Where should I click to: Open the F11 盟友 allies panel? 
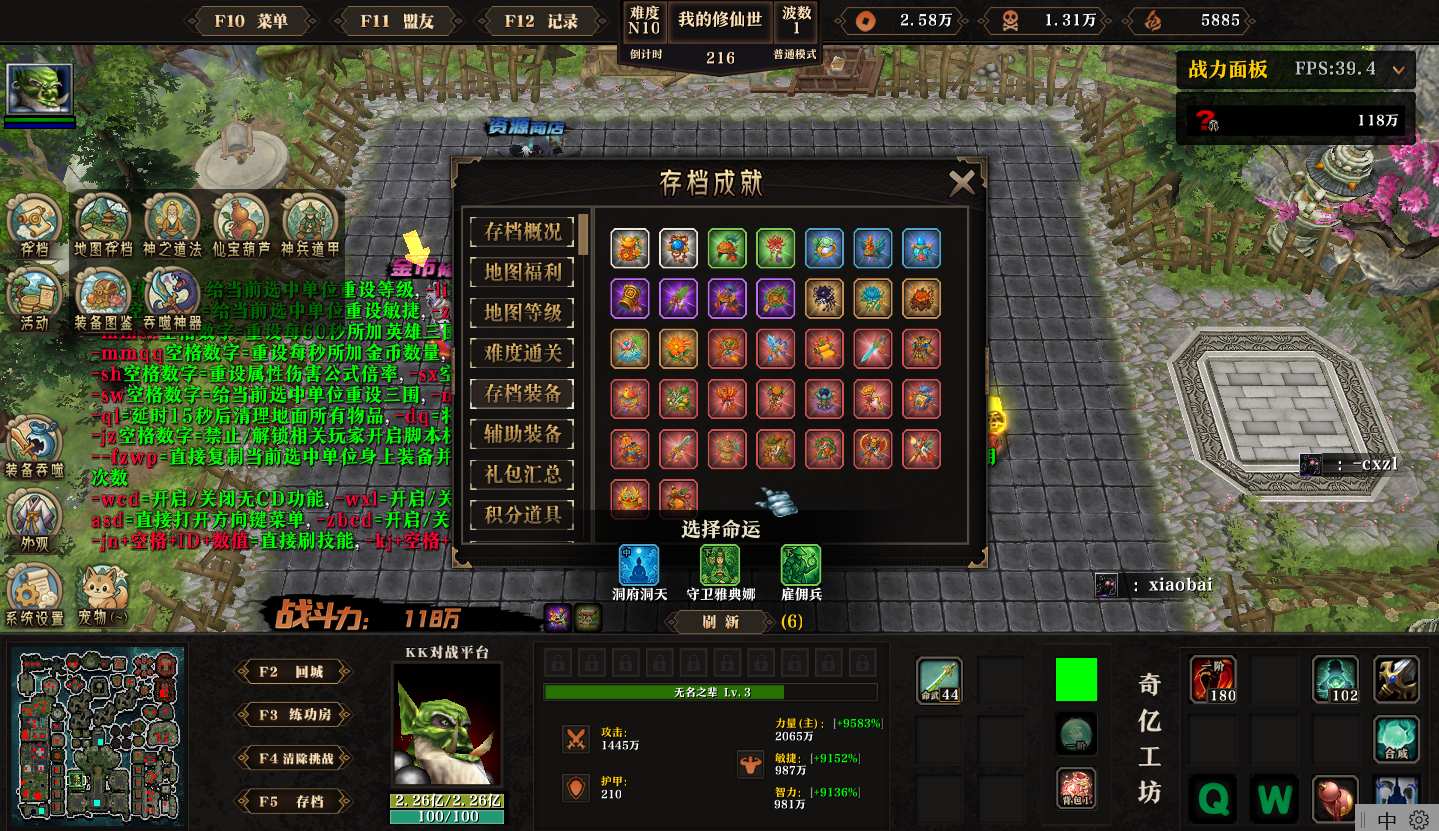(x=398, y=21)
